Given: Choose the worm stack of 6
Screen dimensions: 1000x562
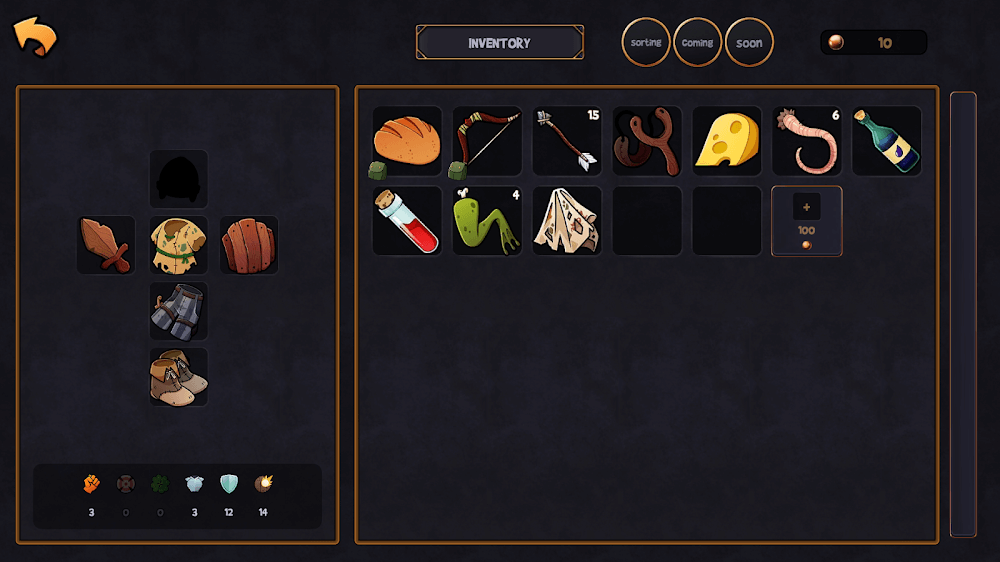Looking at the screenshot, I should (807, 141).
